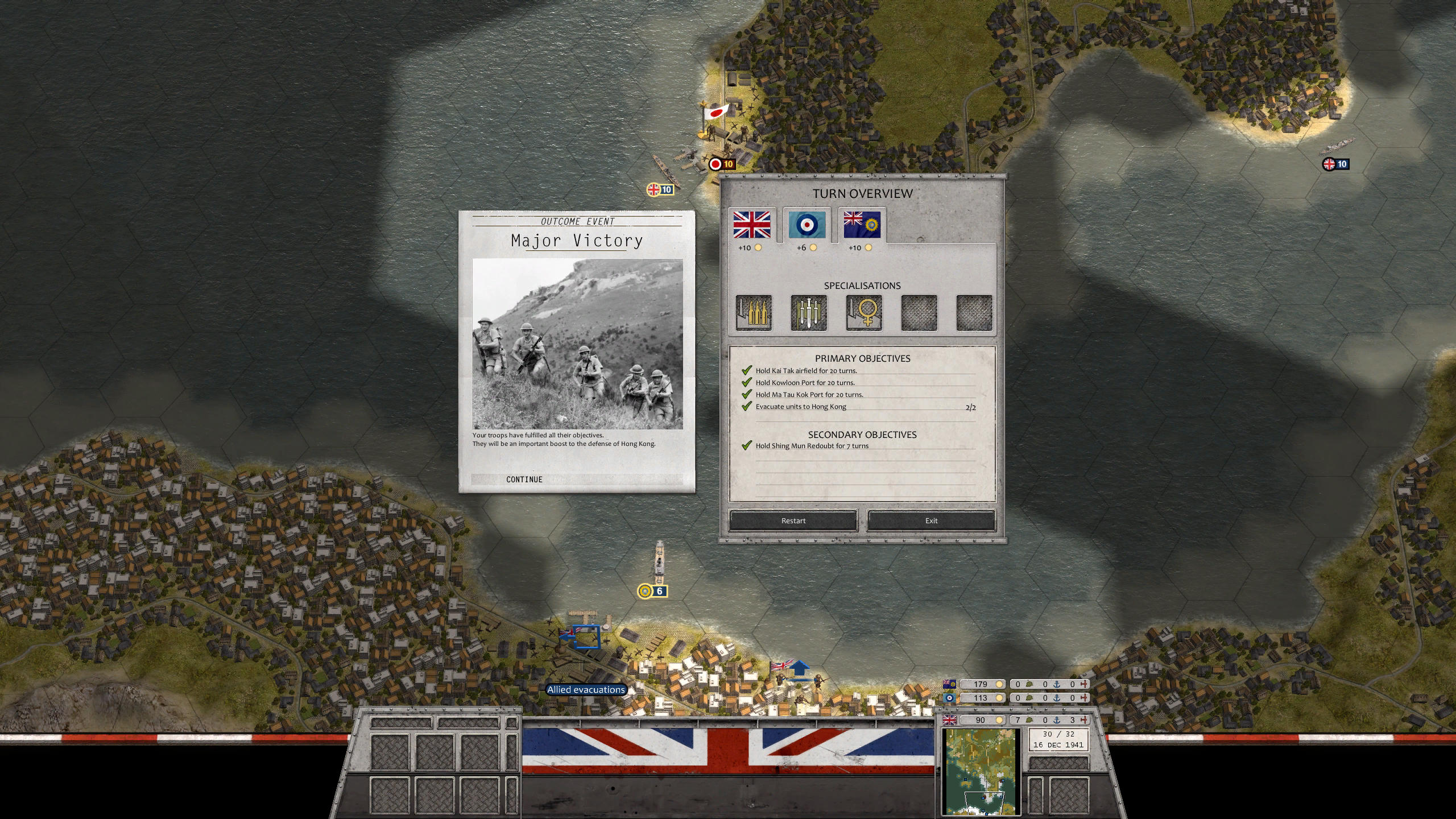
Task: Toggle the Evacuate units to Hong Kong objective checkmark
Action: (x=746, y=407)
